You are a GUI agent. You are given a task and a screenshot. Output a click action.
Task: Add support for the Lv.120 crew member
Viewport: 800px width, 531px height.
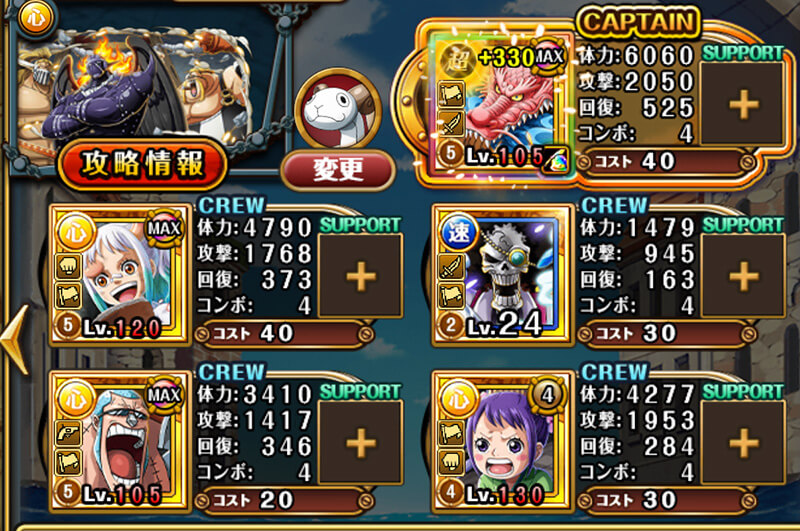click(x=360, y=276)
